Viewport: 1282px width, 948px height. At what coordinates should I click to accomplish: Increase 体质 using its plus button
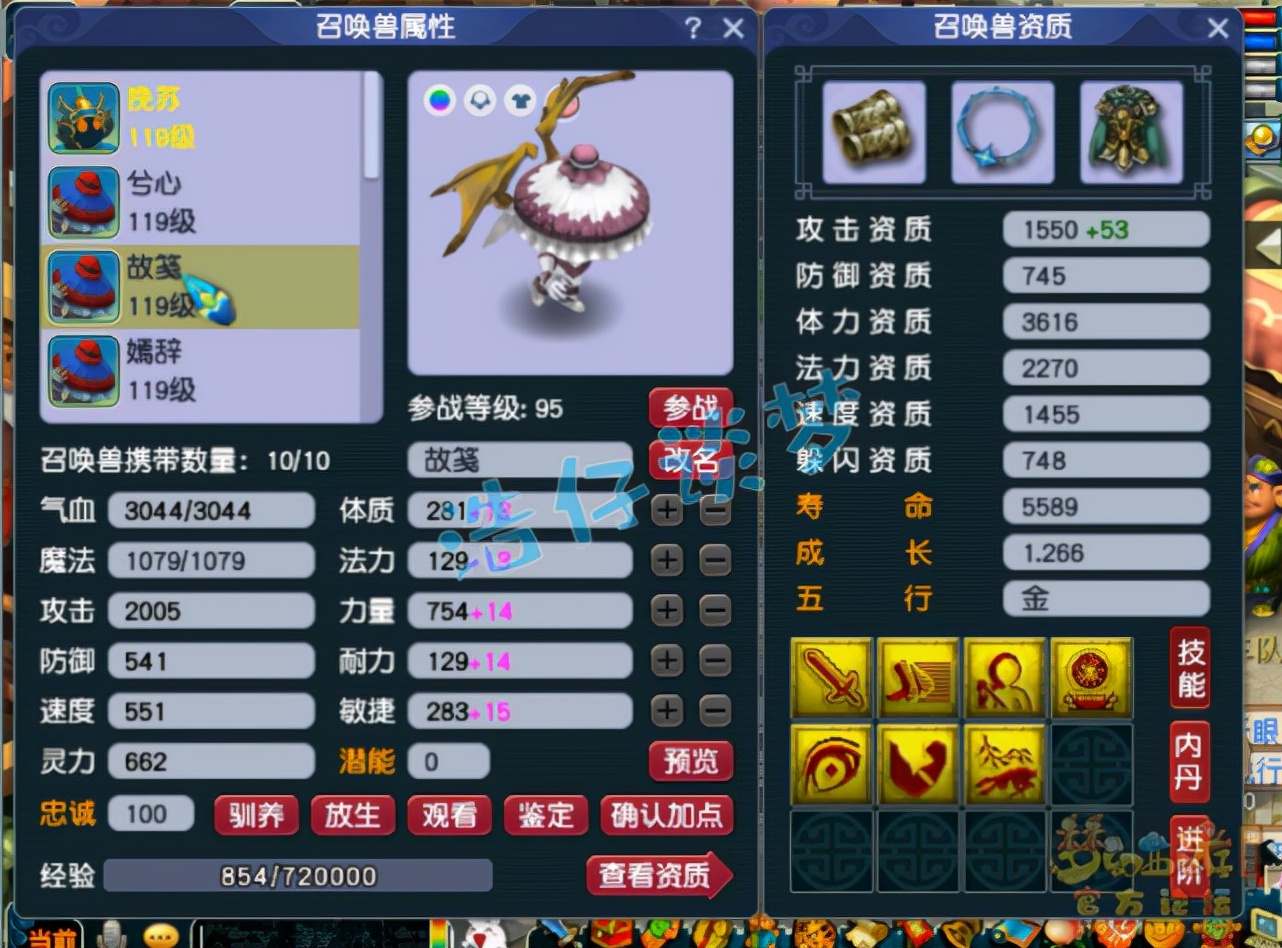coord(667,510)
